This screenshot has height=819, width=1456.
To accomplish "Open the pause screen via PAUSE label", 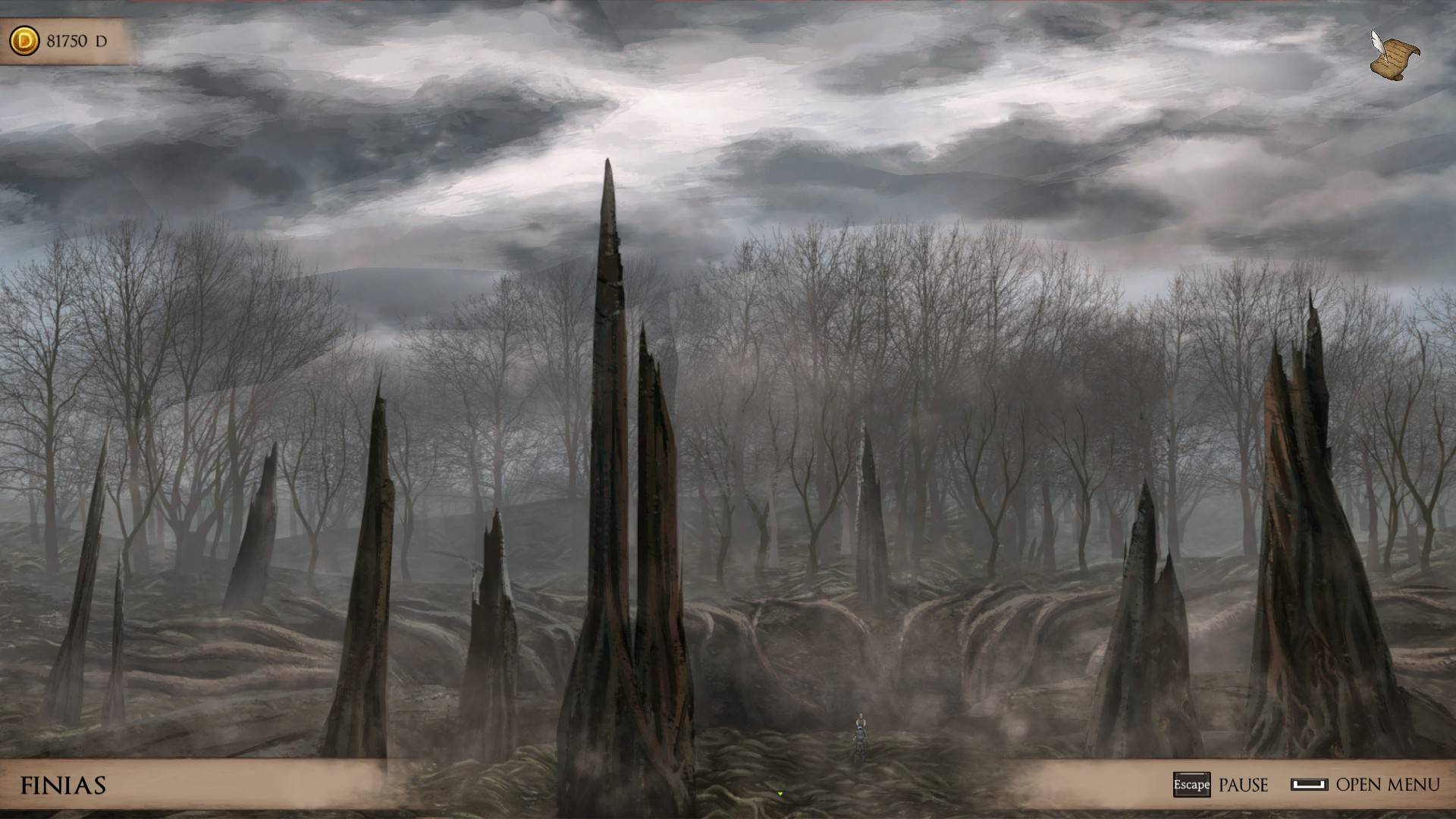I will (x=1244, y=786).
